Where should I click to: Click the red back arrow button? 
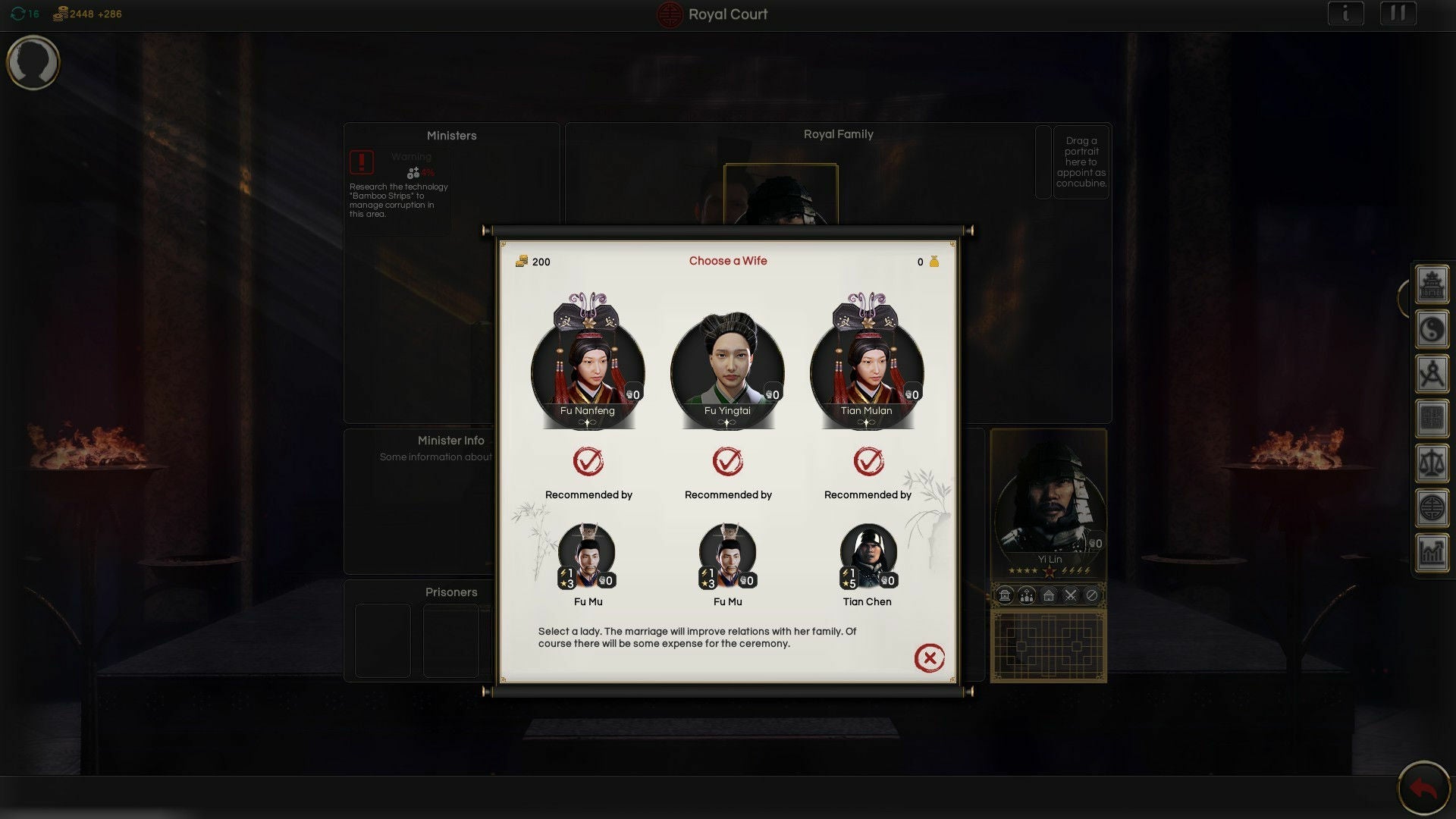tap(1423, 789)
